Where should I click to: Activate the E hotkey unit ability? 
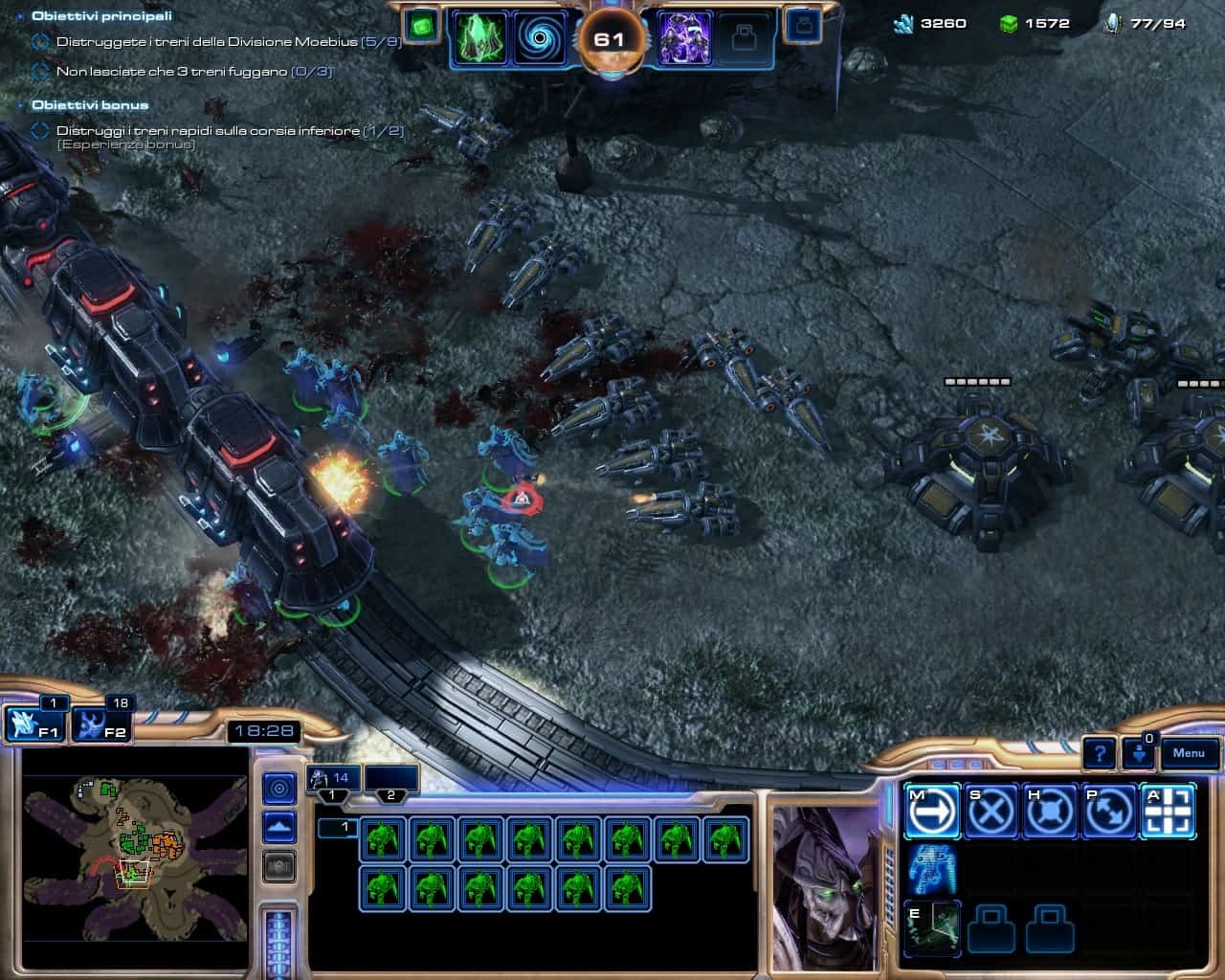[931, 928]
